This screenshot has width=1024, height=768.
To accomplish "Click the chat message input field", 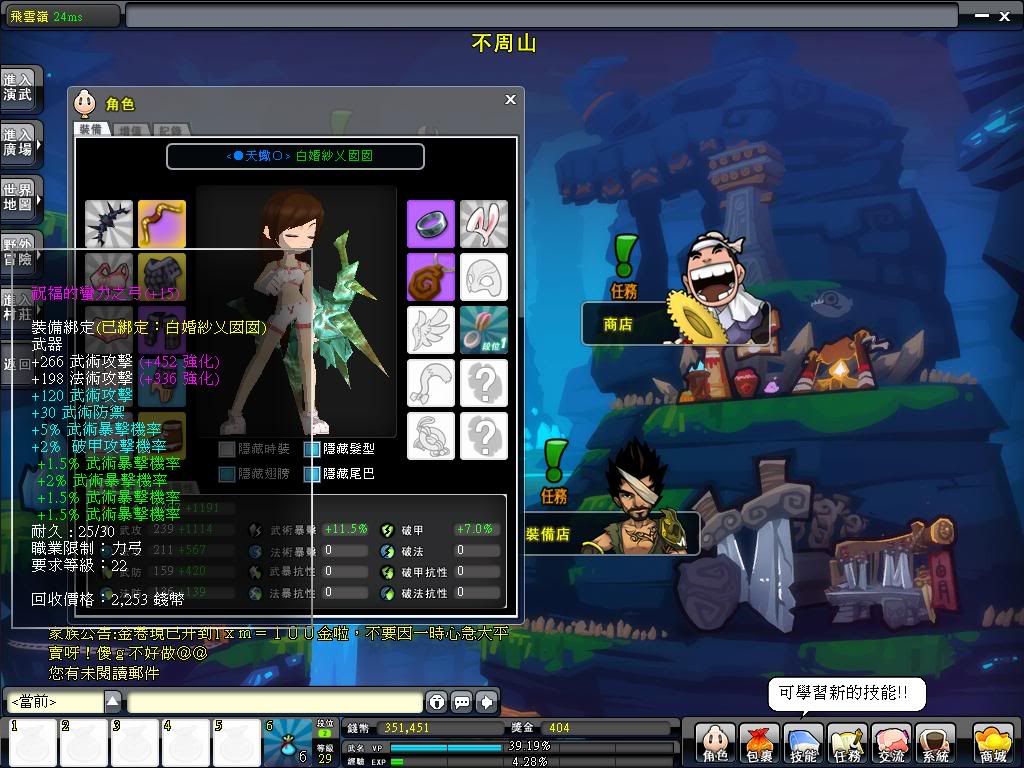I will [x=273, y=702].
